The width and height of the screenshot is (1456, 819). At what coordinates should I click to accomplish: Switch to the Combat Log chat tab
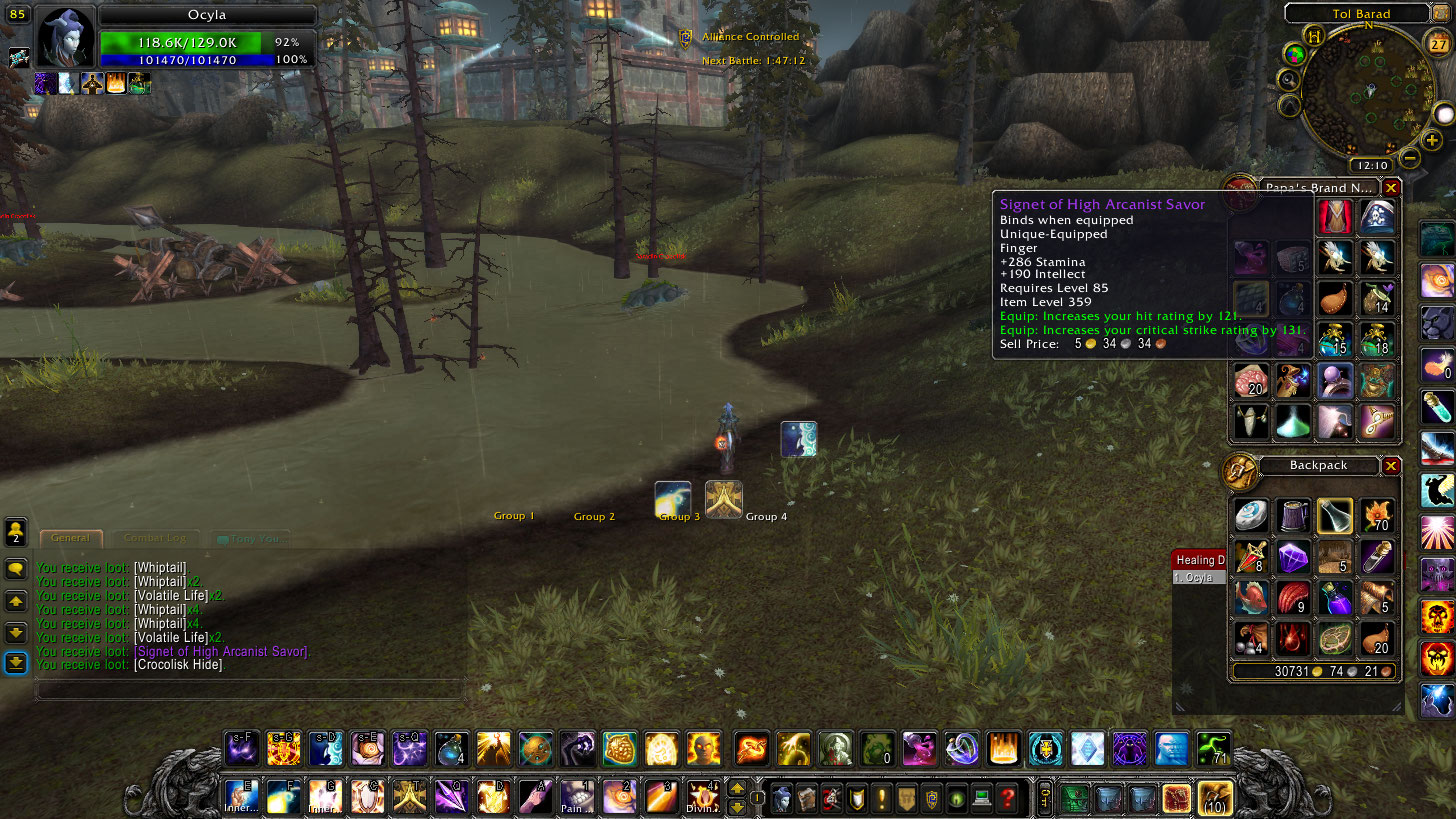click(x=154, y=538)
